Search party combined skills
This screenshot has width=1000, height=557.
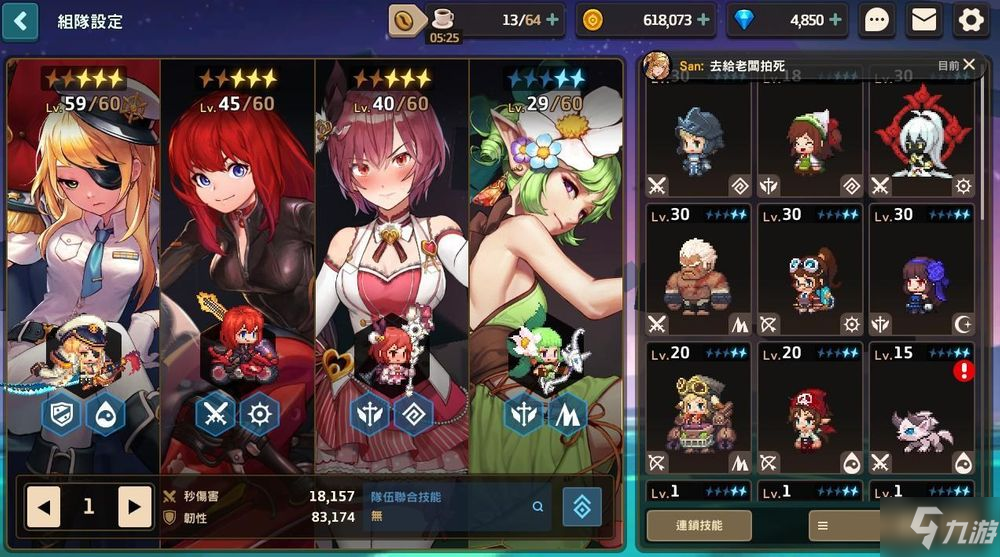pos(538,507)
